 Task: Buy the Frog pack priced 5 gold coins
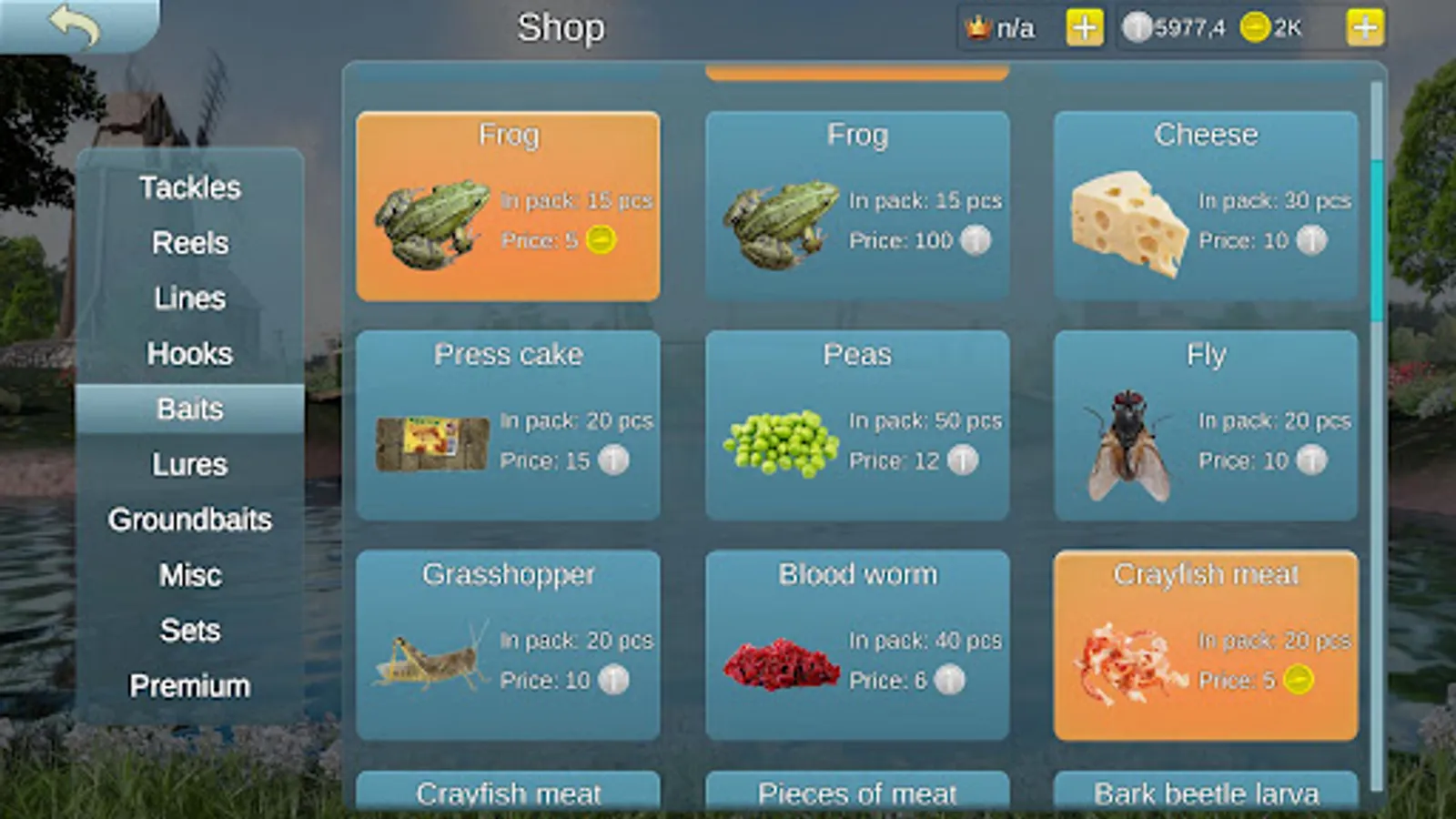(510, 205)
